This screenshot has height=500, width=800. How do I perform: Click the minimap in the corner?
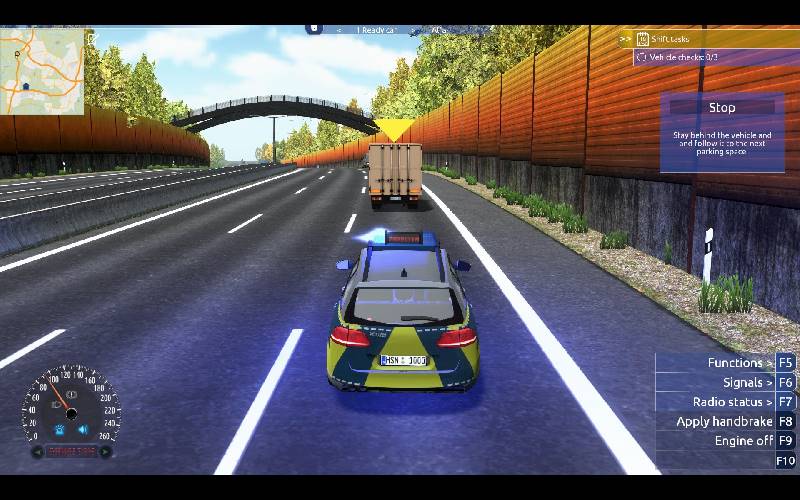(x=42, y=58)
